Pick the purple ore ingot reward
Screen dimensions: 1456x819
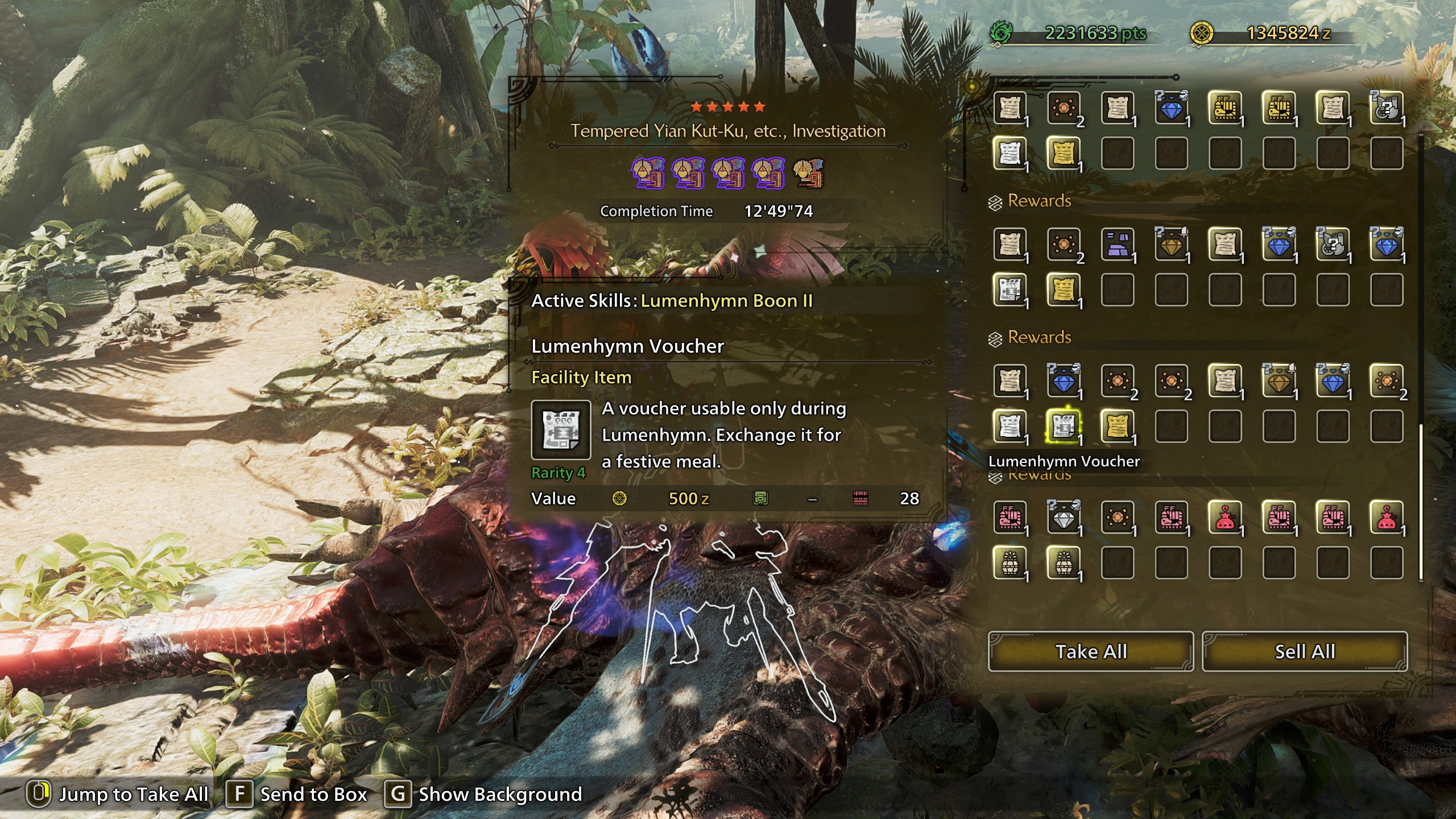click(1117, 245)
